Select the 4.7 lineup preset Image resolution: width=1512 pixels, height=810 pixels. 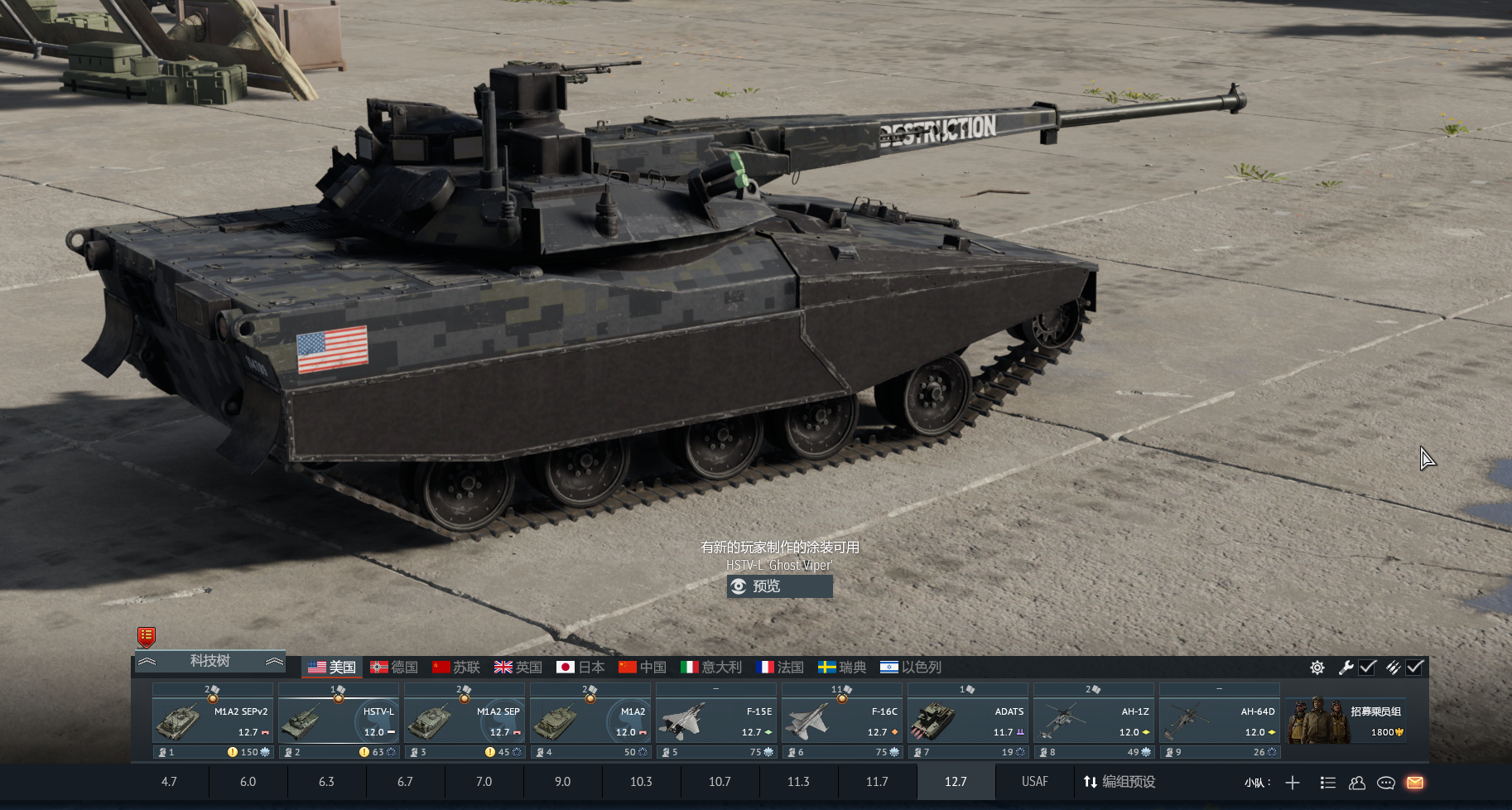point(169,782)
